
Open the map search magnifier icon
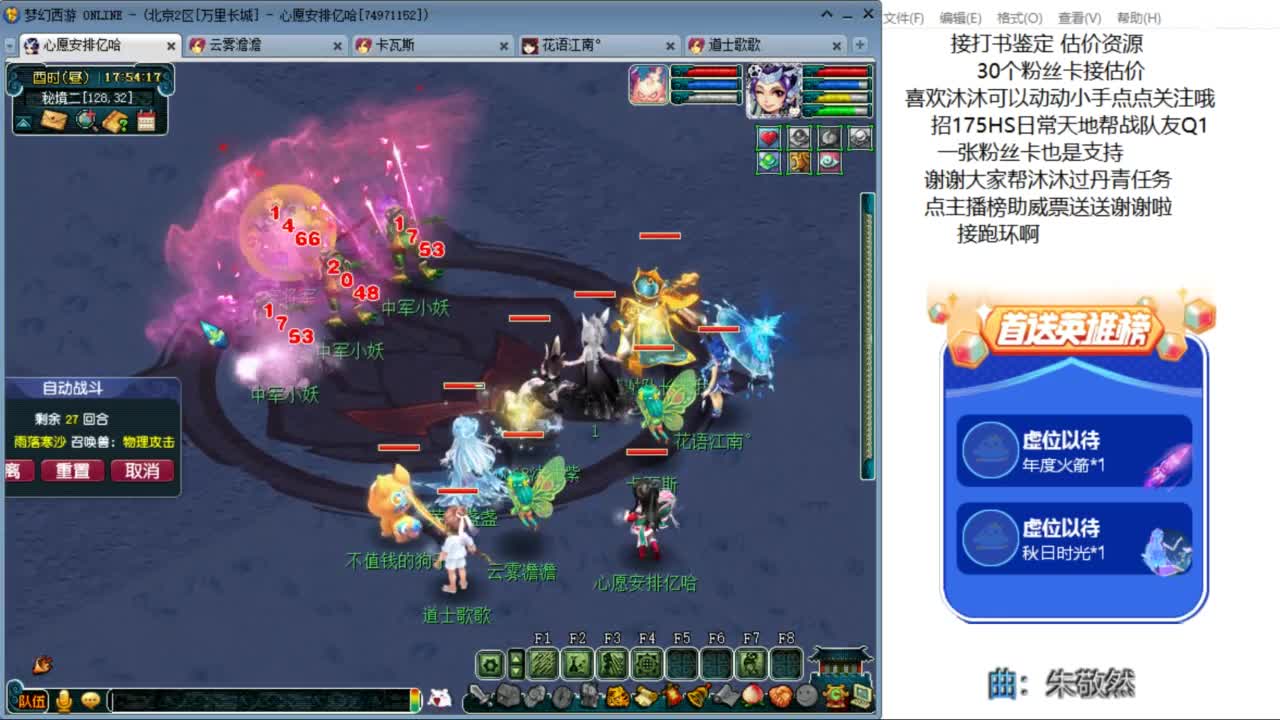(84, 119)
